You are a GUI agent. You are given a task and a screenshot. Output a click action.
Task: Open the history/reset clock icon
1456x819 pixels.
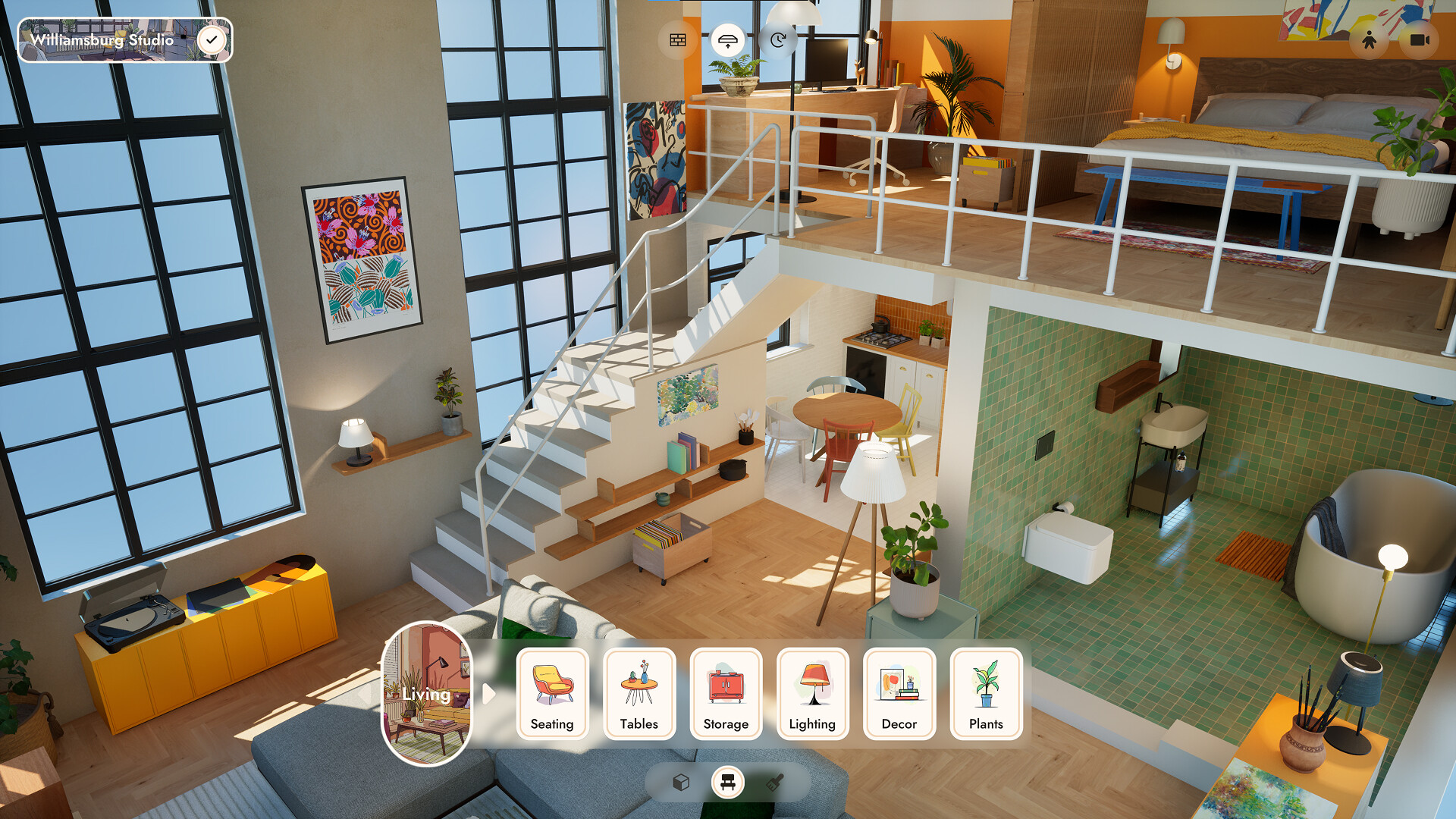[x=779, y=39]
